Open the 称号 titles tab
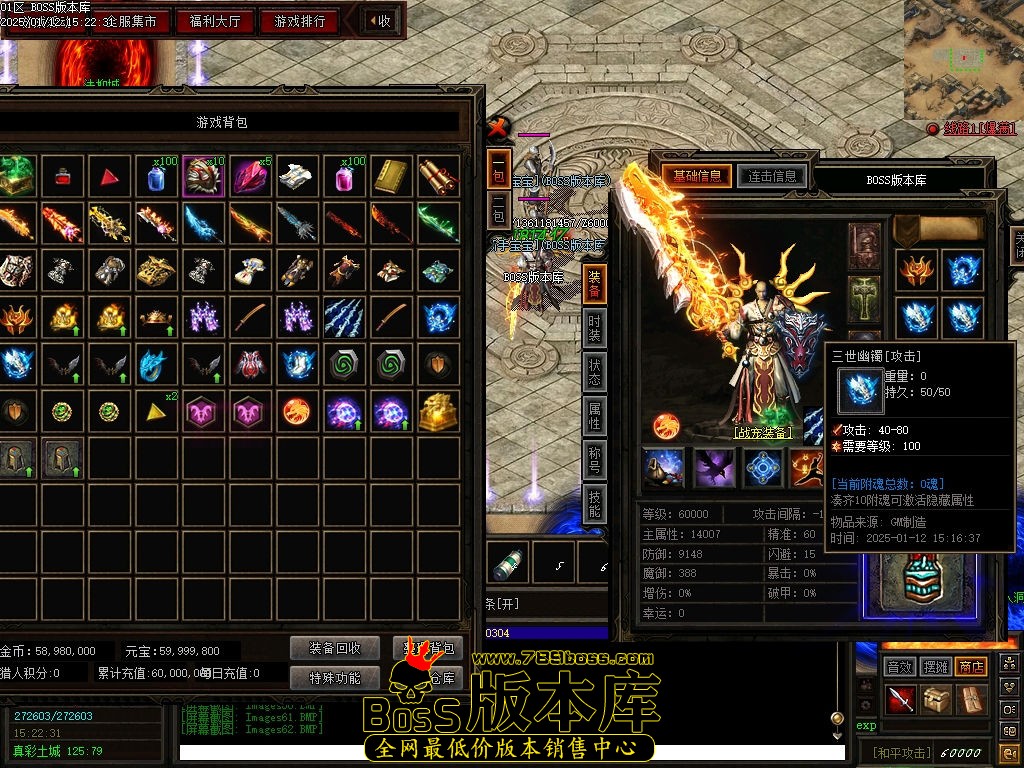The height and width of the screenshot is (768, 1024). coord(595,461)
